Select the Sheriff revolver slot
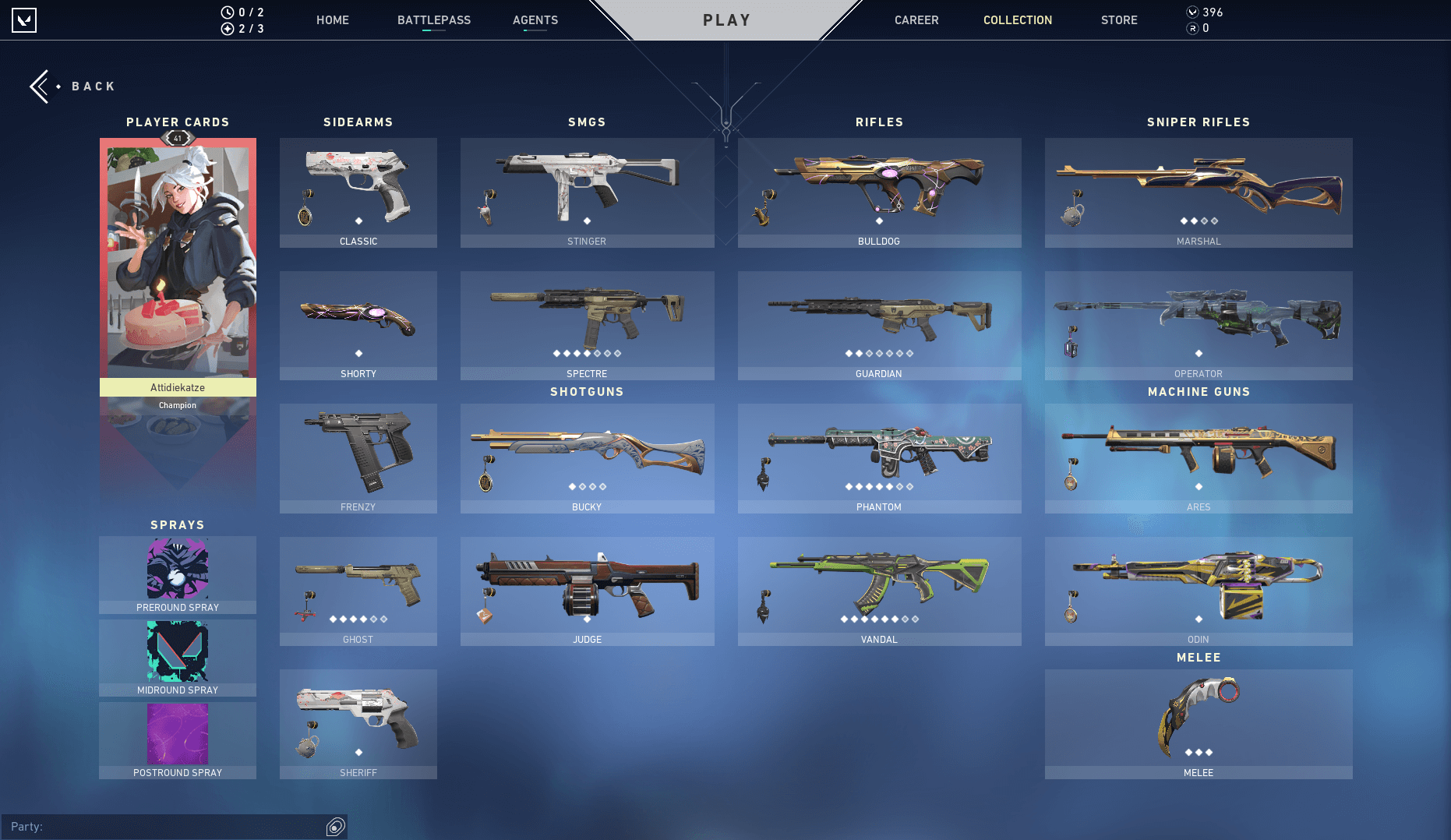Image resolution: width=1451 pixels, height=840 pixels. click(358, 724)
